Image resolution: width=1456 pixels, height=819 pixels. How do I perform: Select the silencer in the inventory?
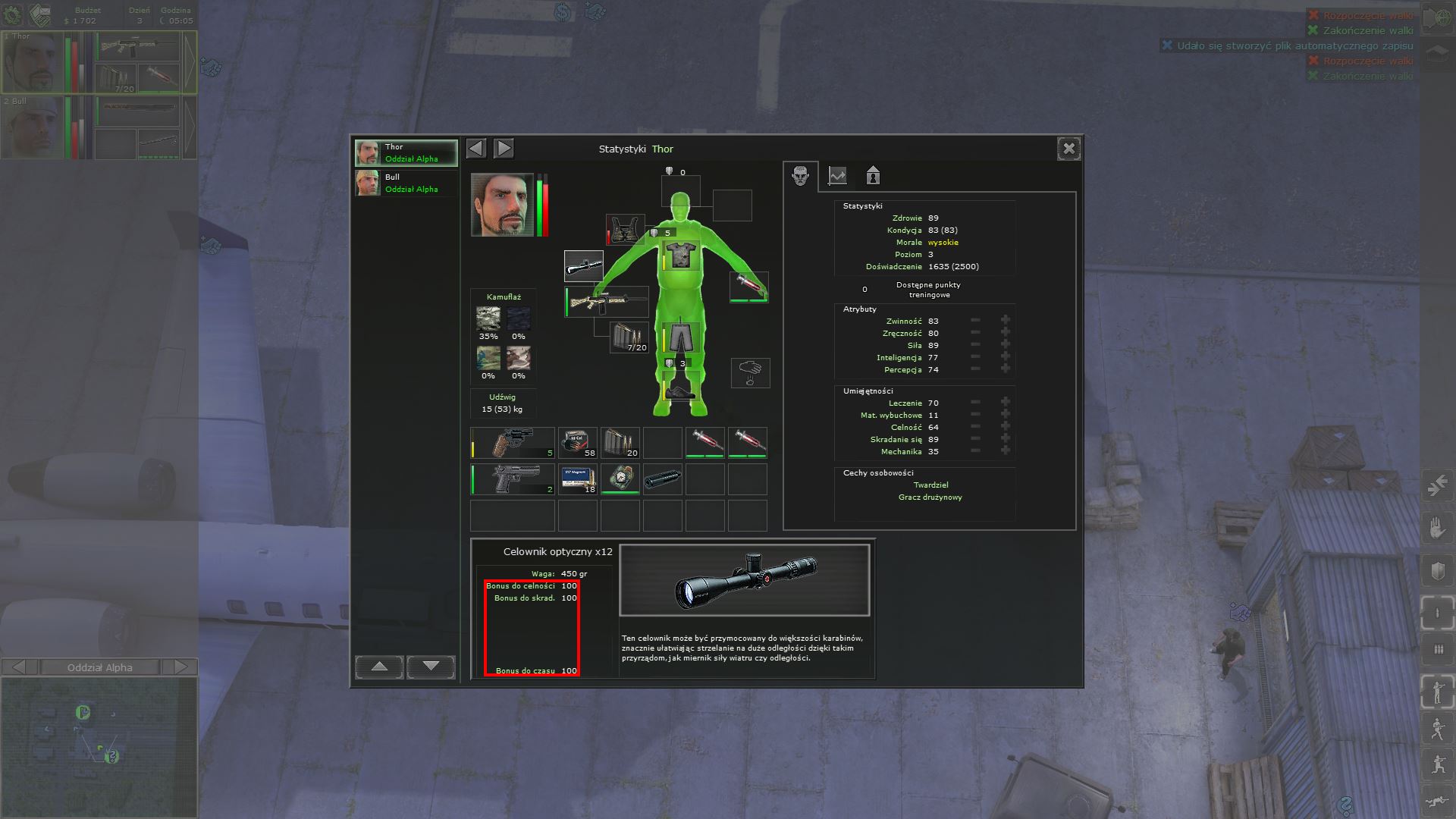[663, 479]
